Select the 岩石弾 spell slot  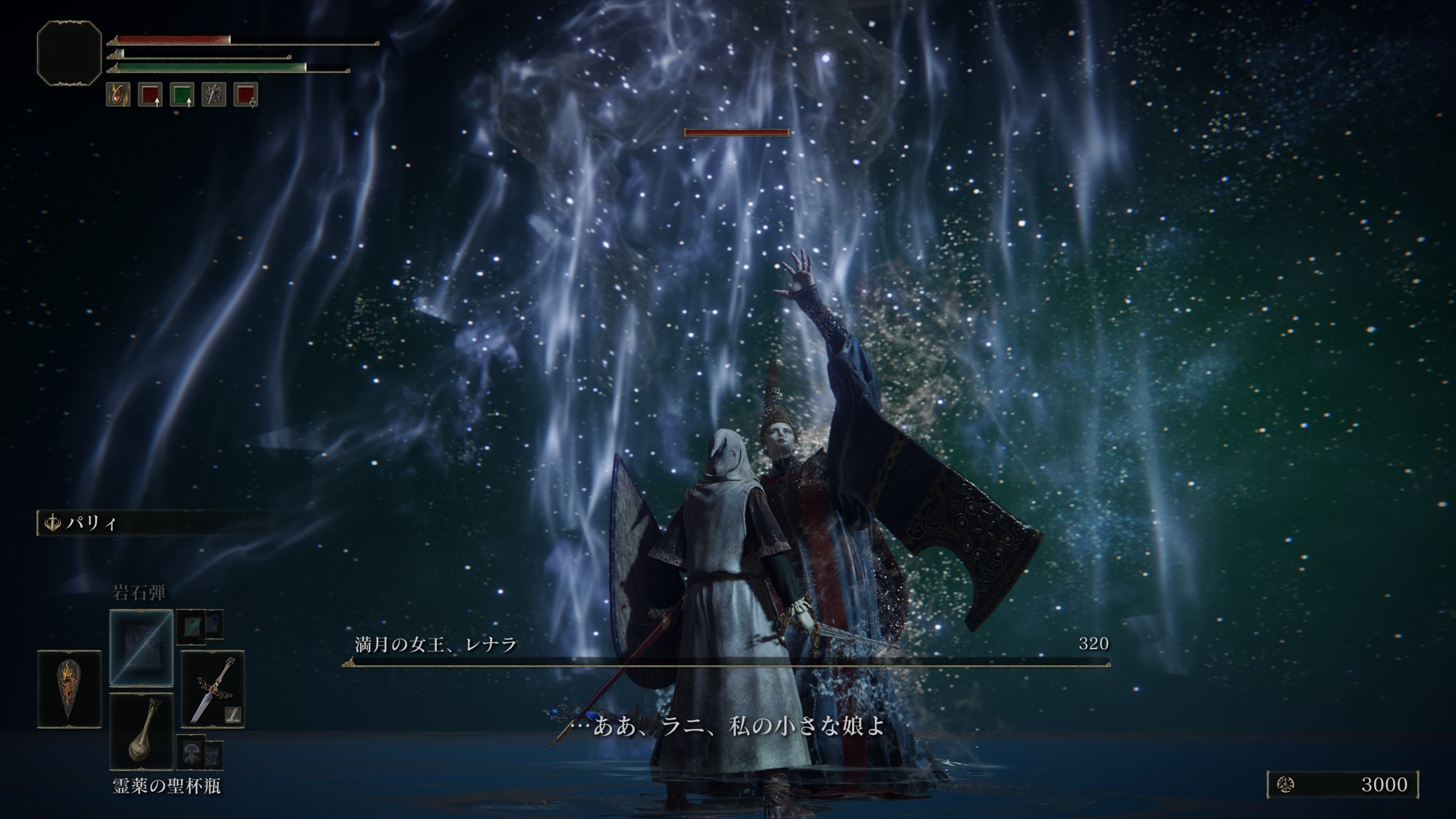click(142, 648)
